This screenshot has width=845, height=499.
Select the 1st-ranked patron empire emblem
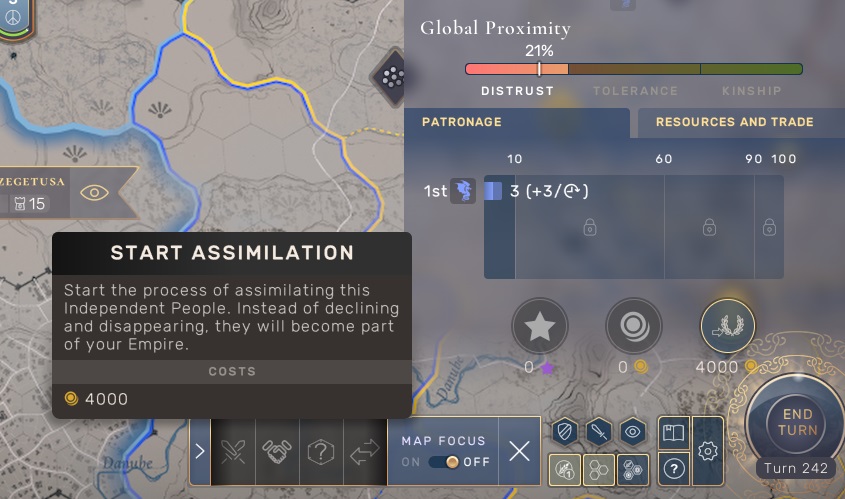tap(463, 191)
